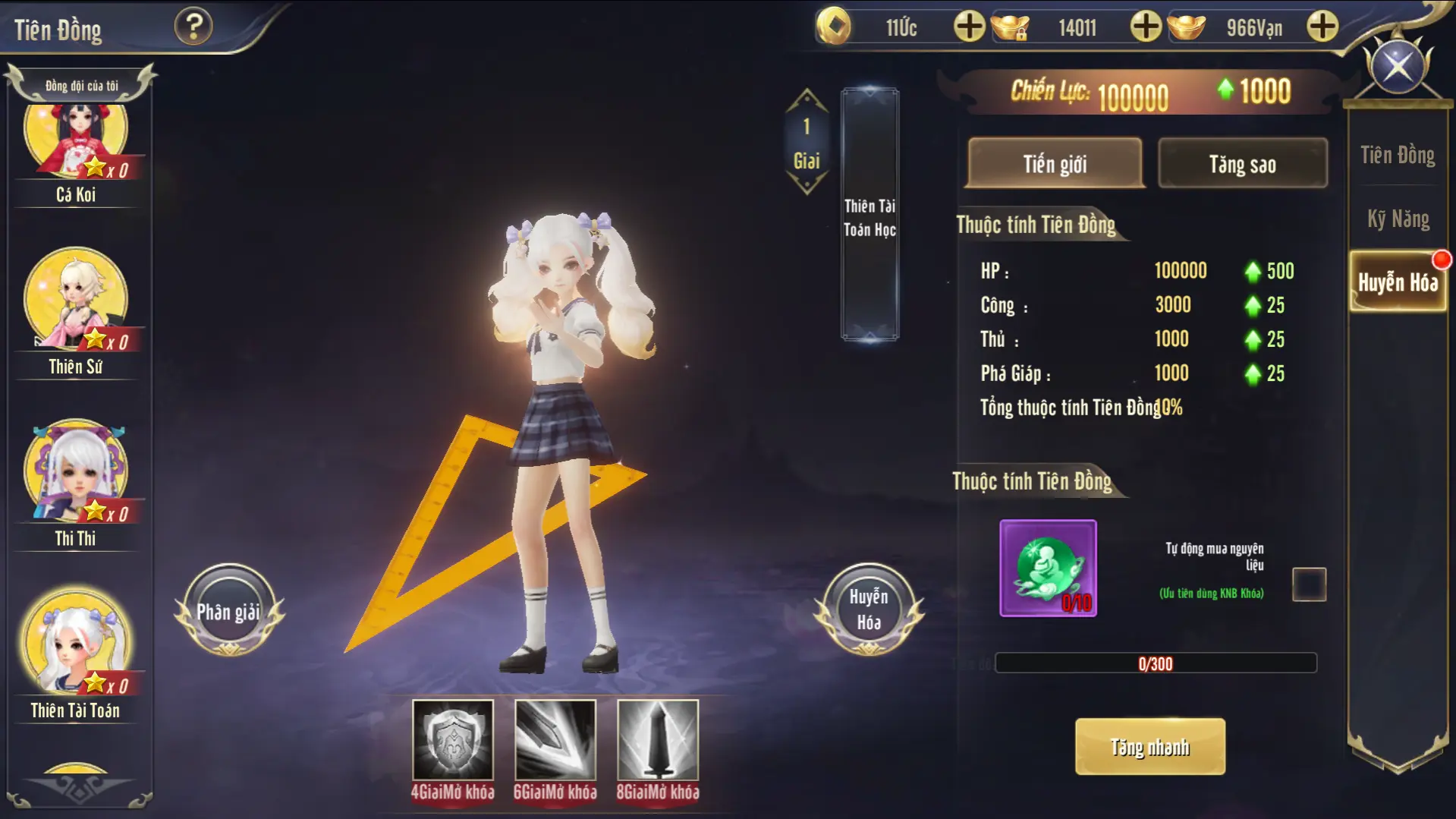Screen dimensions: 1456x819
Task: View the shield skill unlocked at 4 Giai
Action: (x=453, y=740)
